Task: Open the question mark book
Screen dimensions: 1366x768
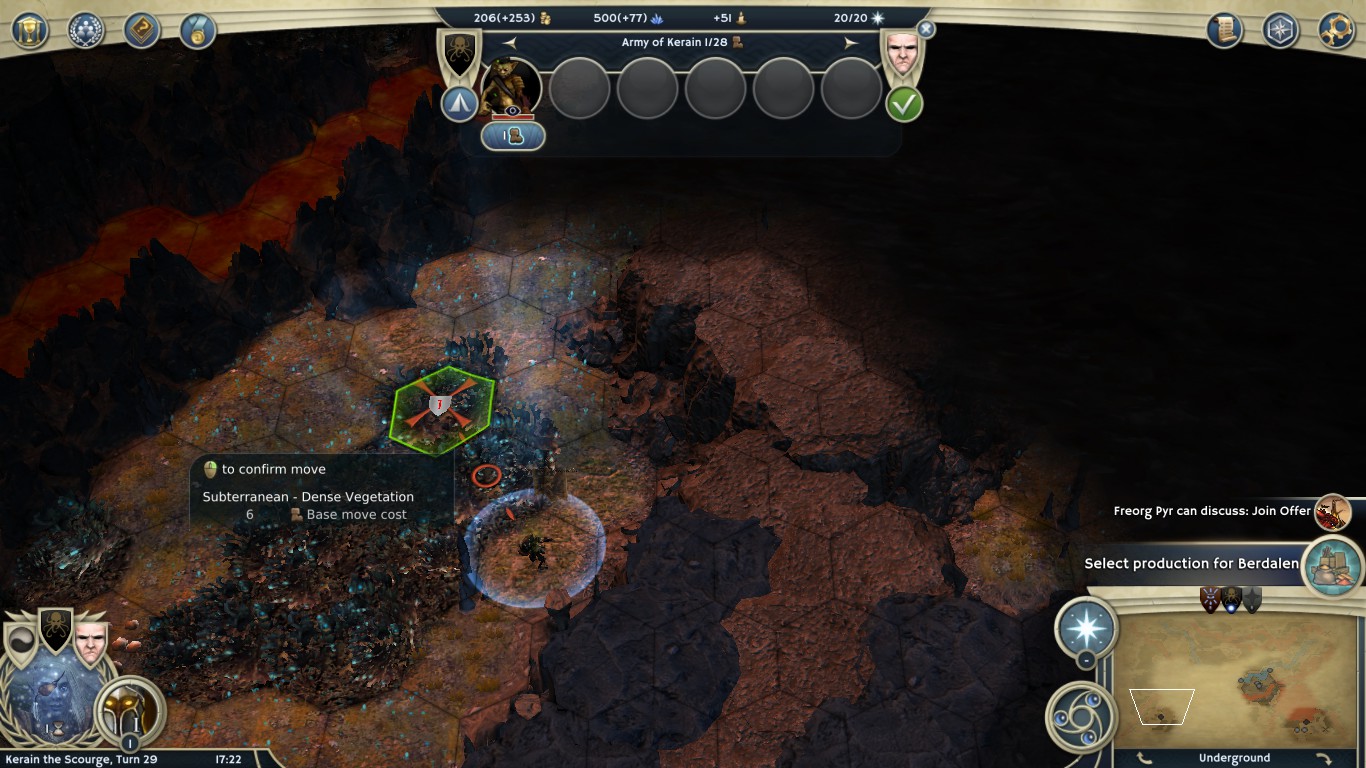Action: pos(142,29)
